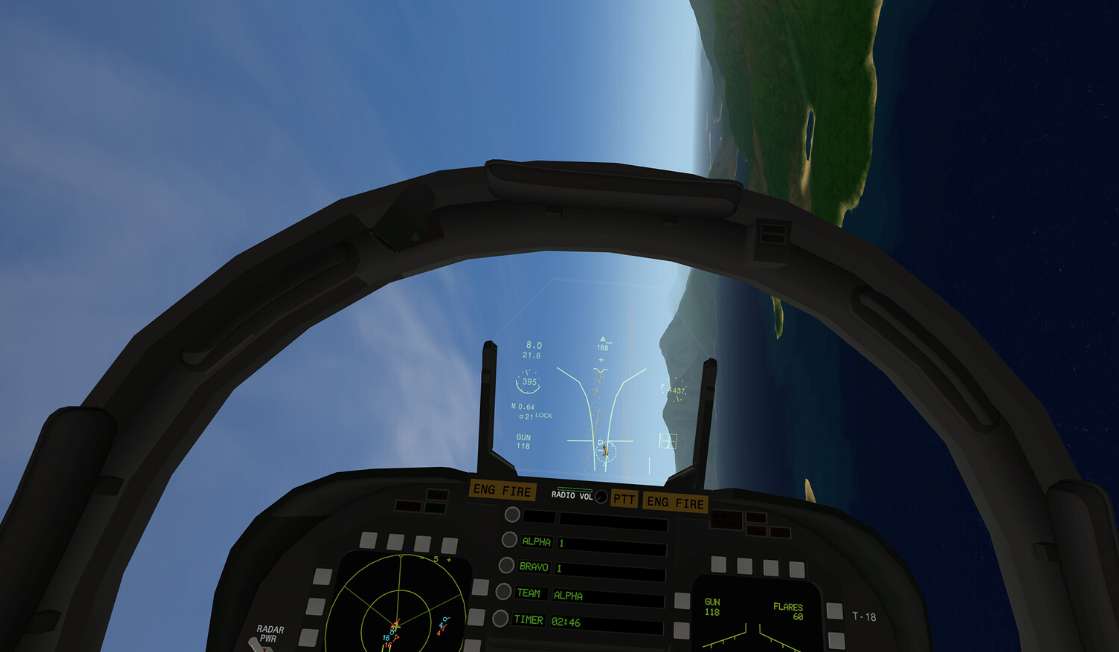The image size is (1119, 652).
Task: Toggle the TEAM selector button
Action: [504, 593]
